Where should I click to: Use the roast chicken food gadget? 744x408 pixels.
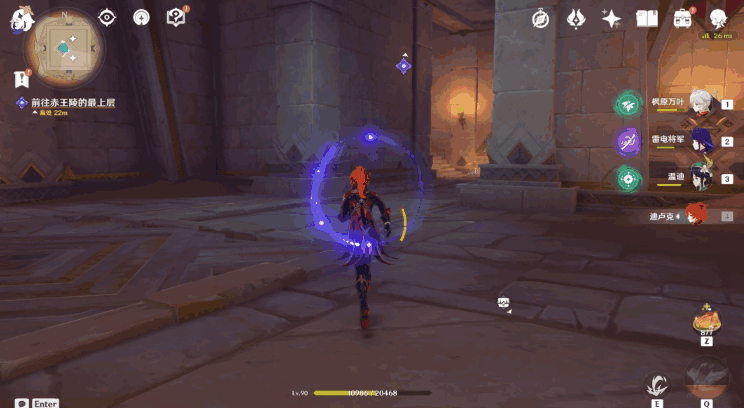[x=707, y=322]
